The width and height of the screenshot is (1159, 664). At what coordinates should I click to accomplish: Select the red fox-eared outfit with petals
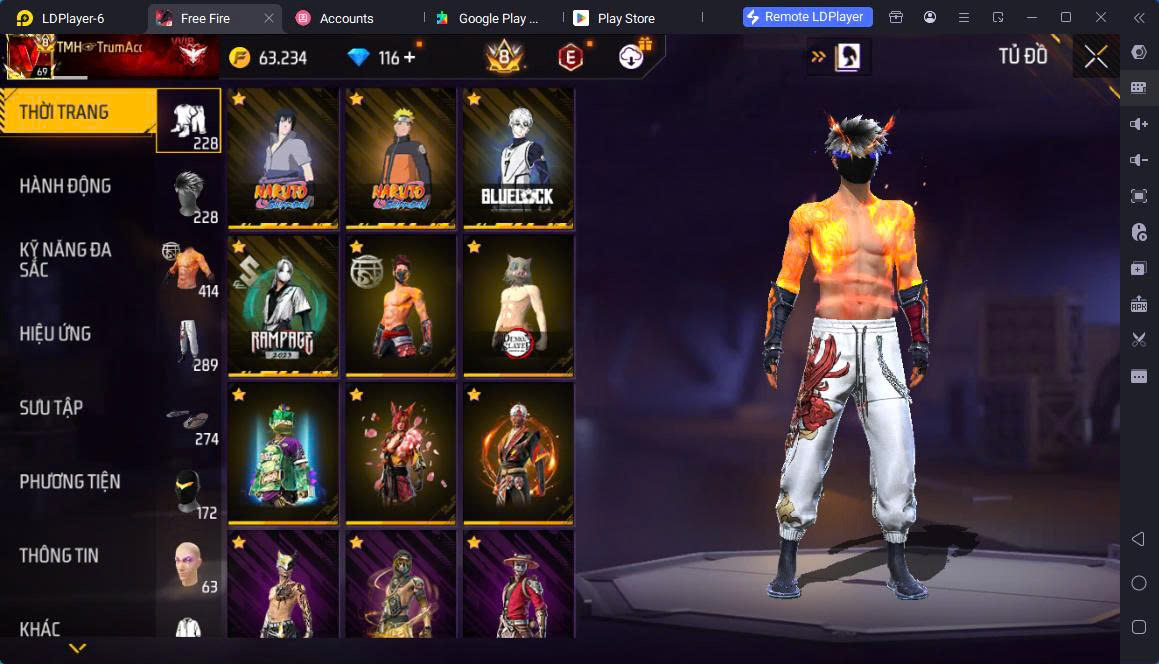pos(401,452)
